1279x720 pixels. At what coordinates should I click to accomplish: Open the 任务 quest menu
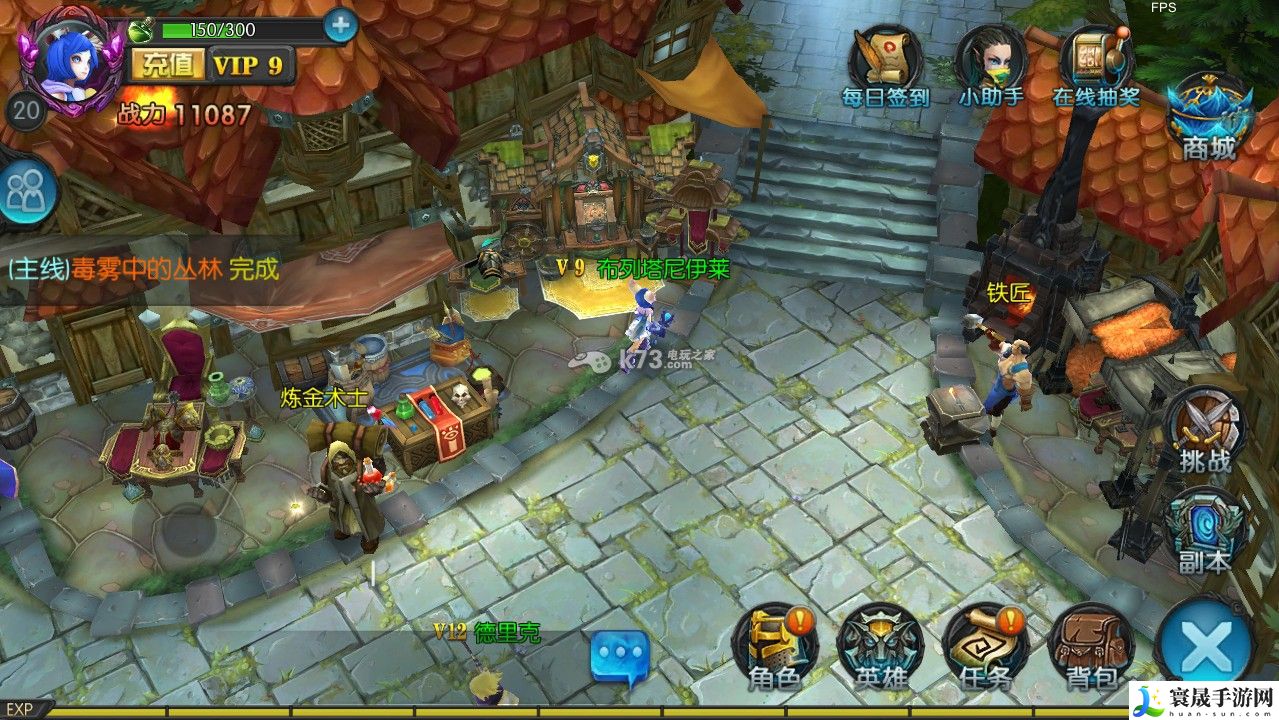985,647
